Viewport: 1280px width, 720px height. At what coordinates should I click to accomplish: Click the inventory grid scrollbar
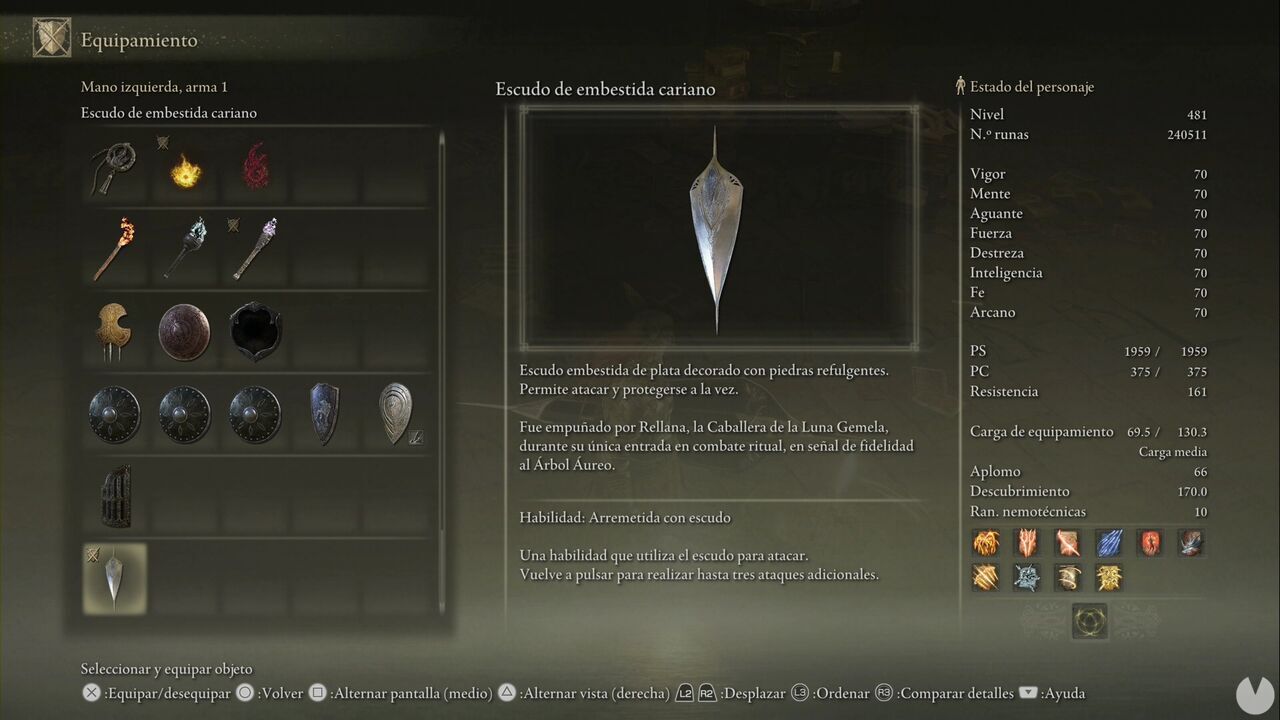tap(441, 370)
